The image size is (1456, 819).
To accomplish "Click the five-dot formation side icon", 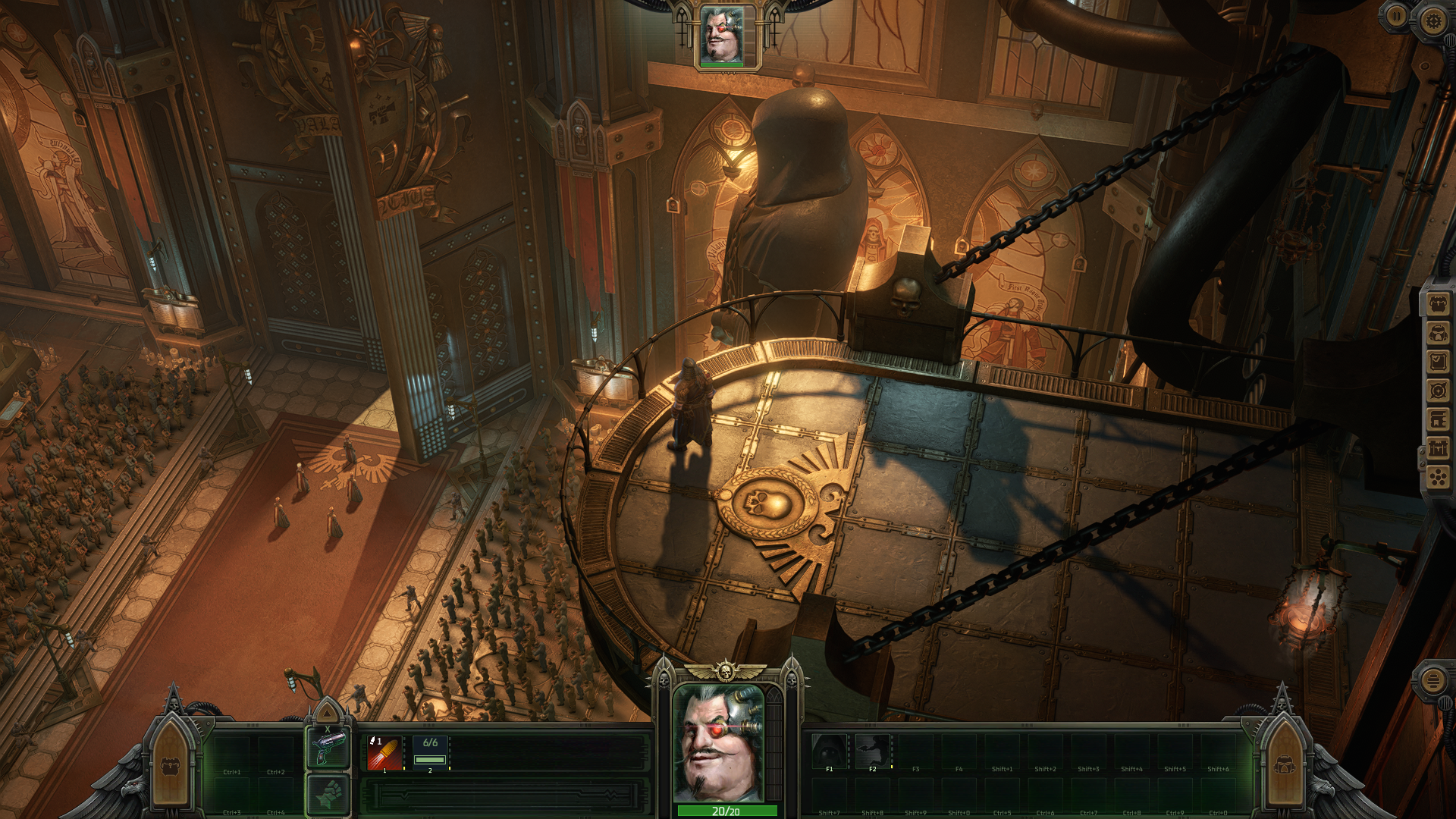I will (1439, 478).
